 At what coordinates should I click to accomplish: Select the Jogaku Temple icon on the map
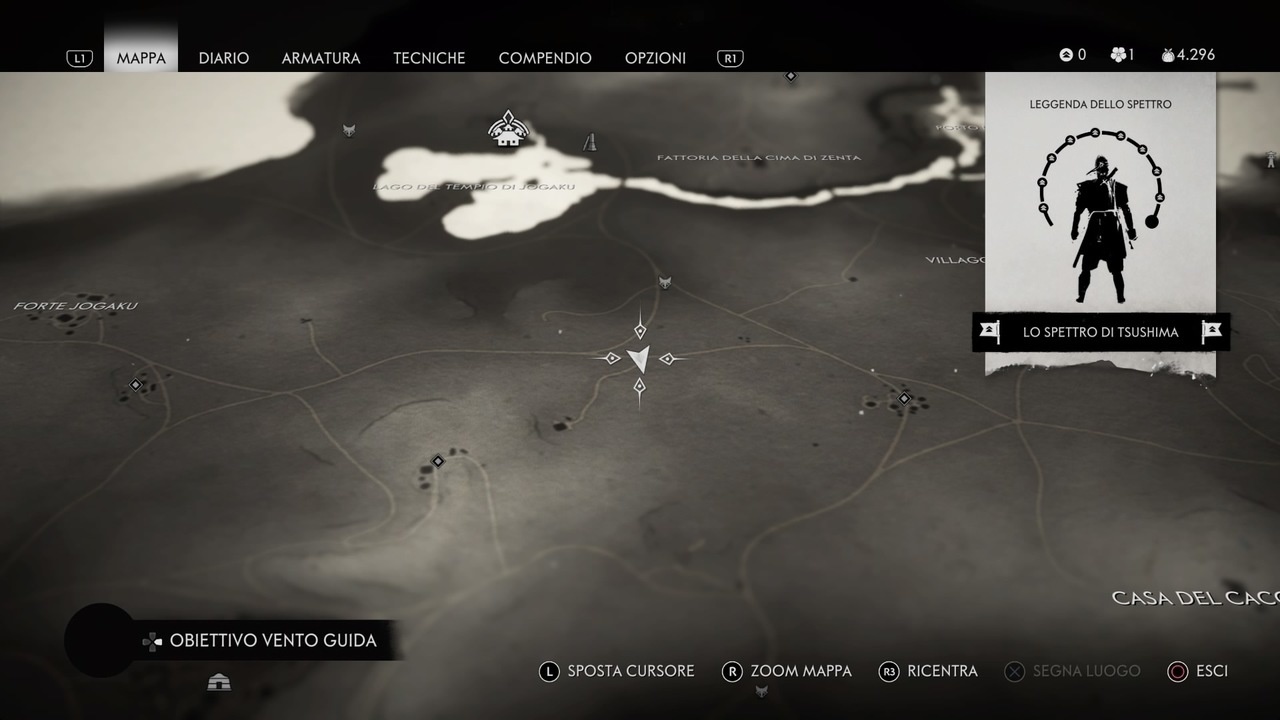point(508,128)
